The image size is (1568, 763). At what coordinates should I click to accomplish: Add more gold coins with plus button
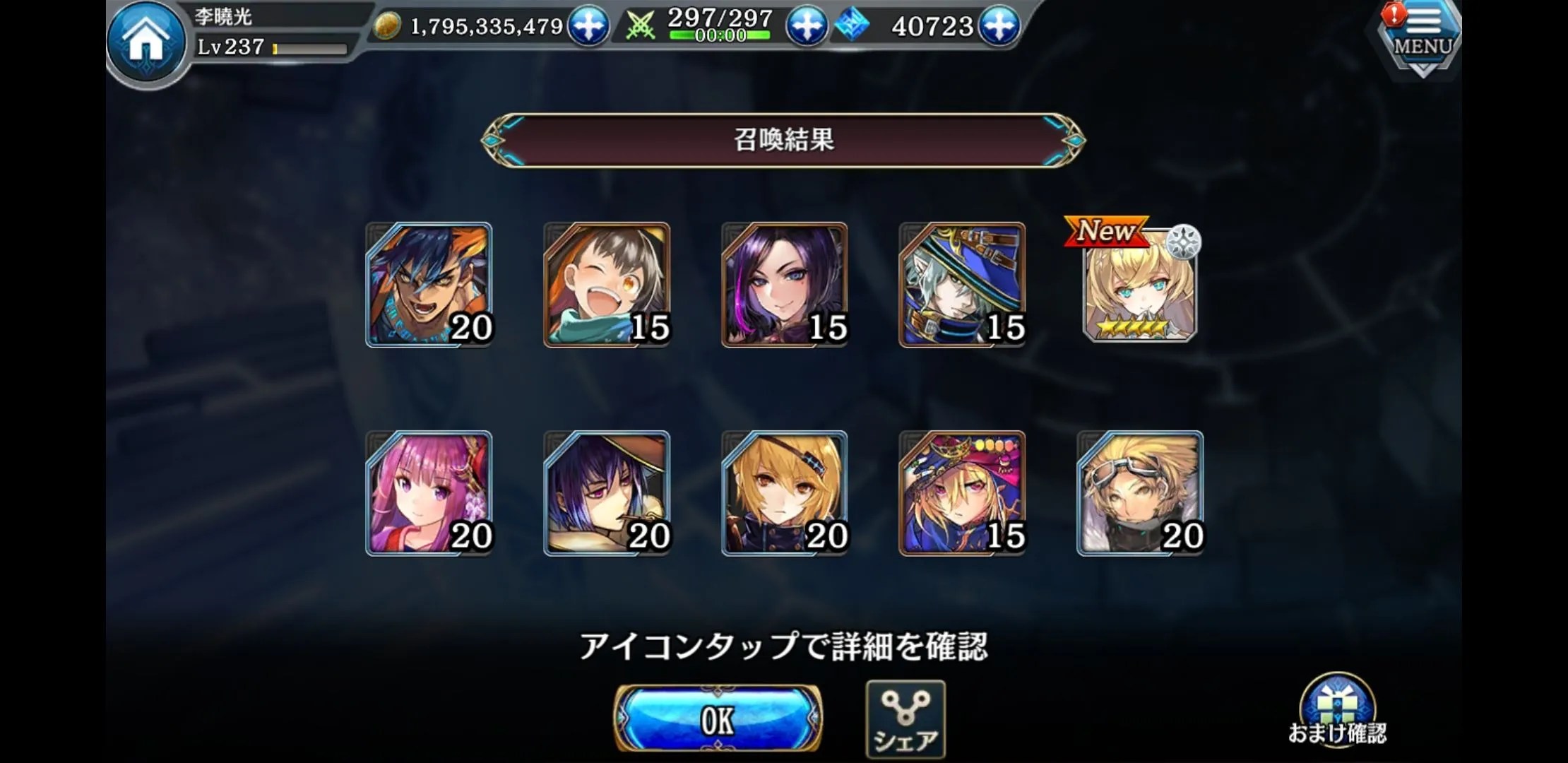(x=588, y=26)
